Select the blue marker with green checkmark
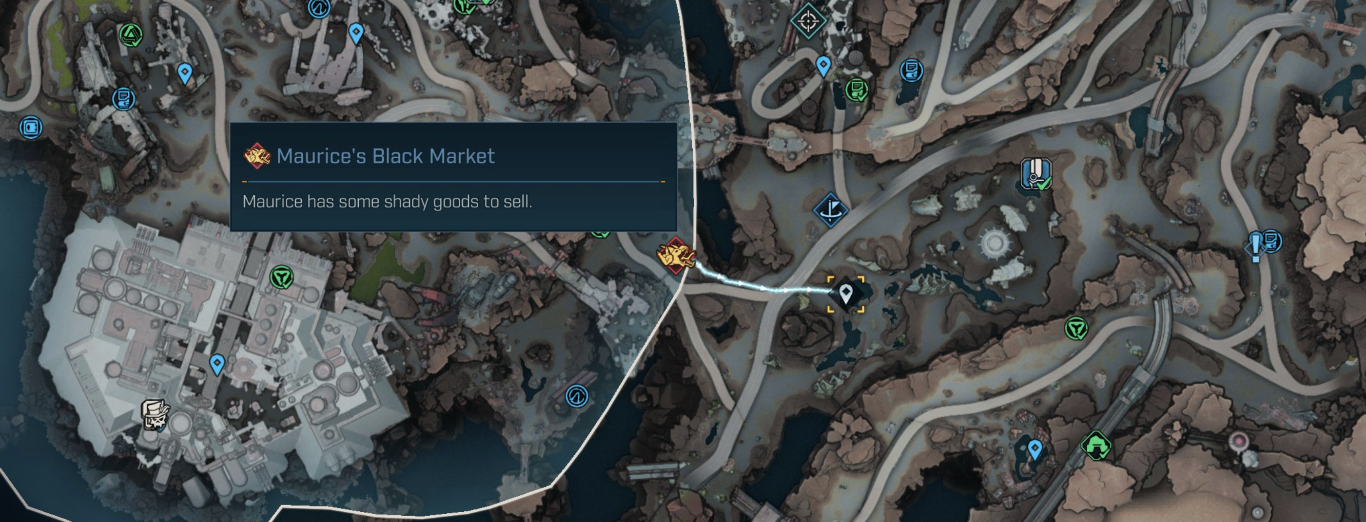The width and height of the screenshot is (1366, 522). tap(1034, 174)
